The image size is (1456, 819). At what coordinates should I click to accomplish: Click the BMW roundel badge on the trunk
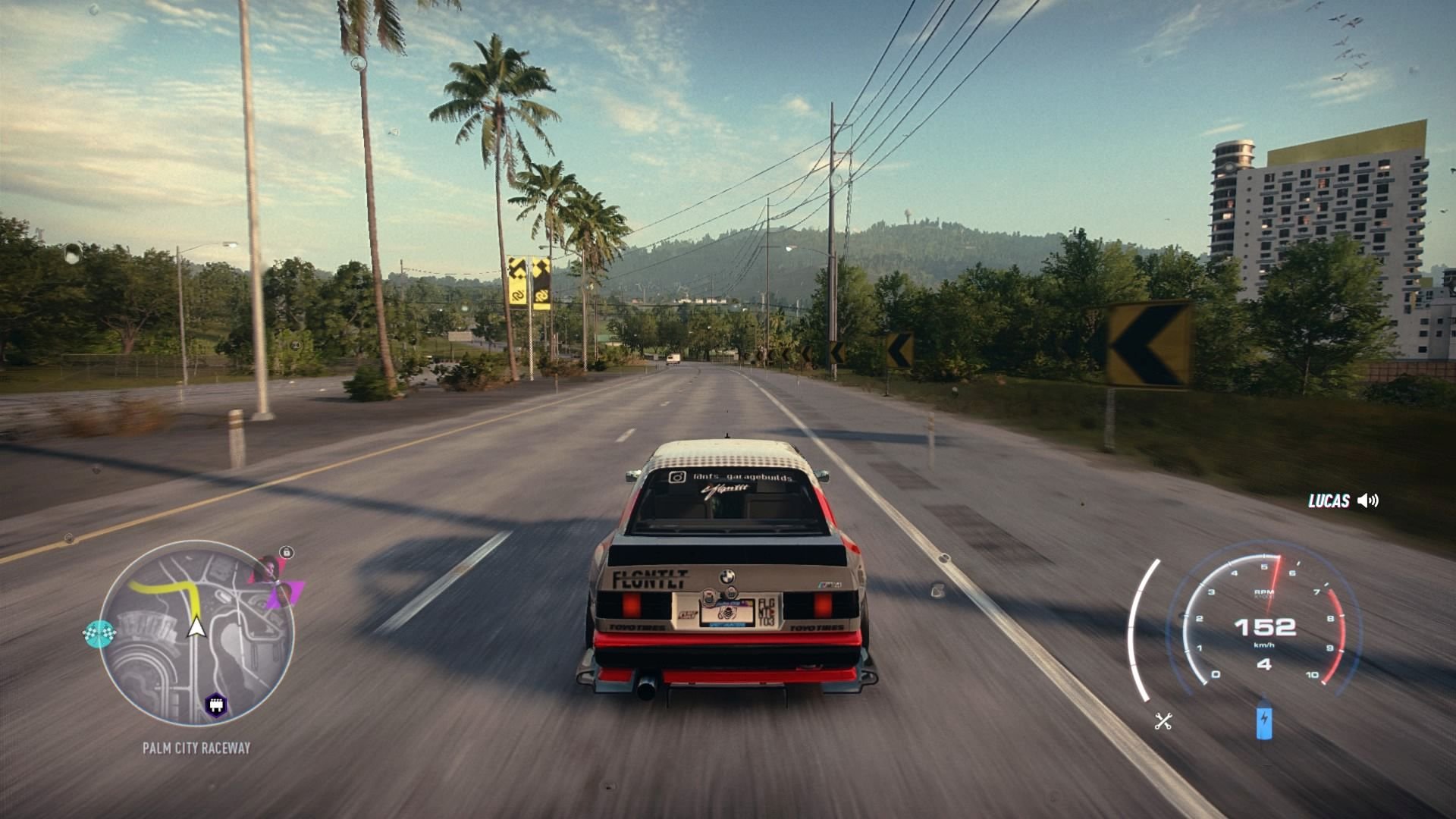727,576
